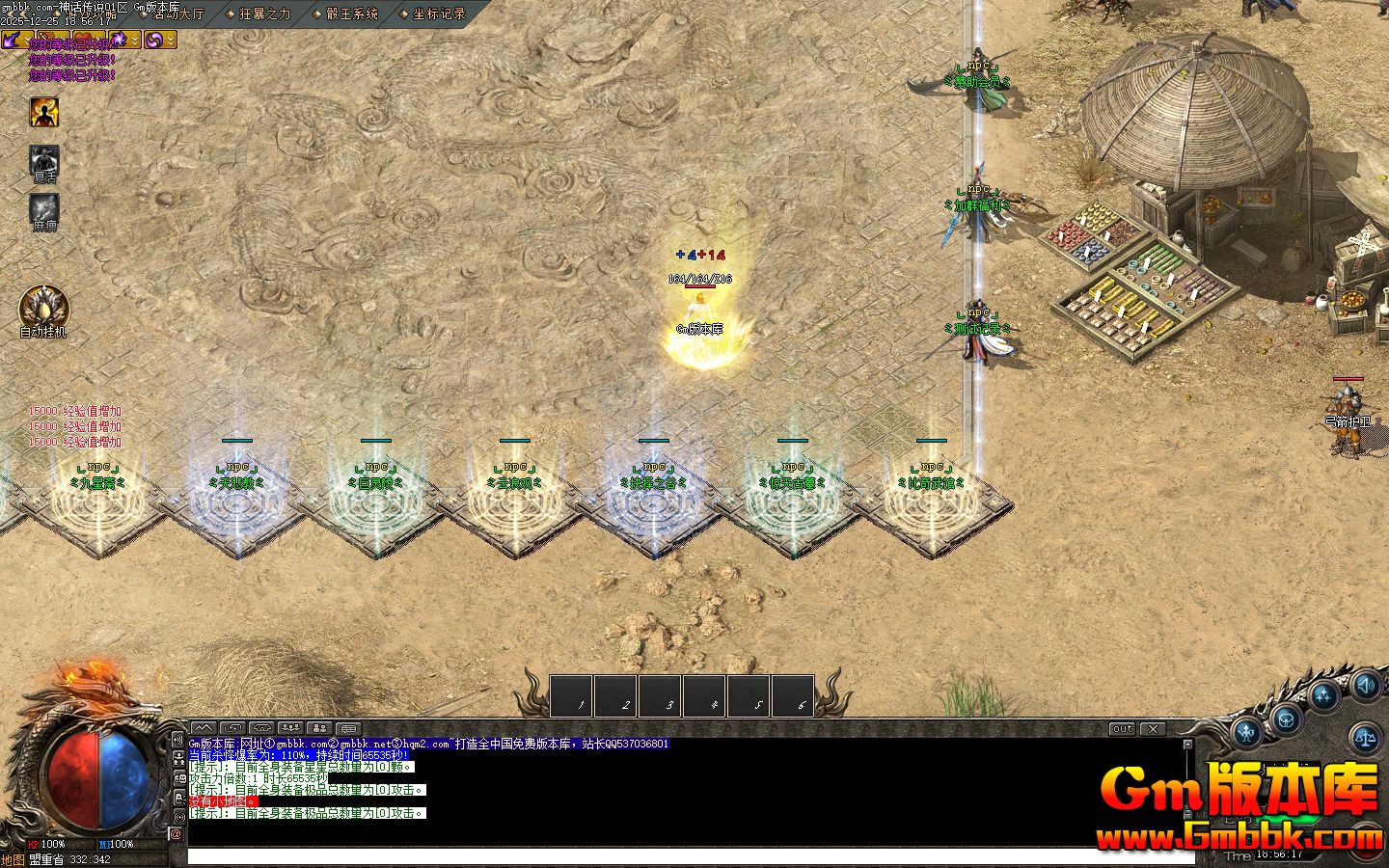Click the @ chat channel button

pos(177,832)
